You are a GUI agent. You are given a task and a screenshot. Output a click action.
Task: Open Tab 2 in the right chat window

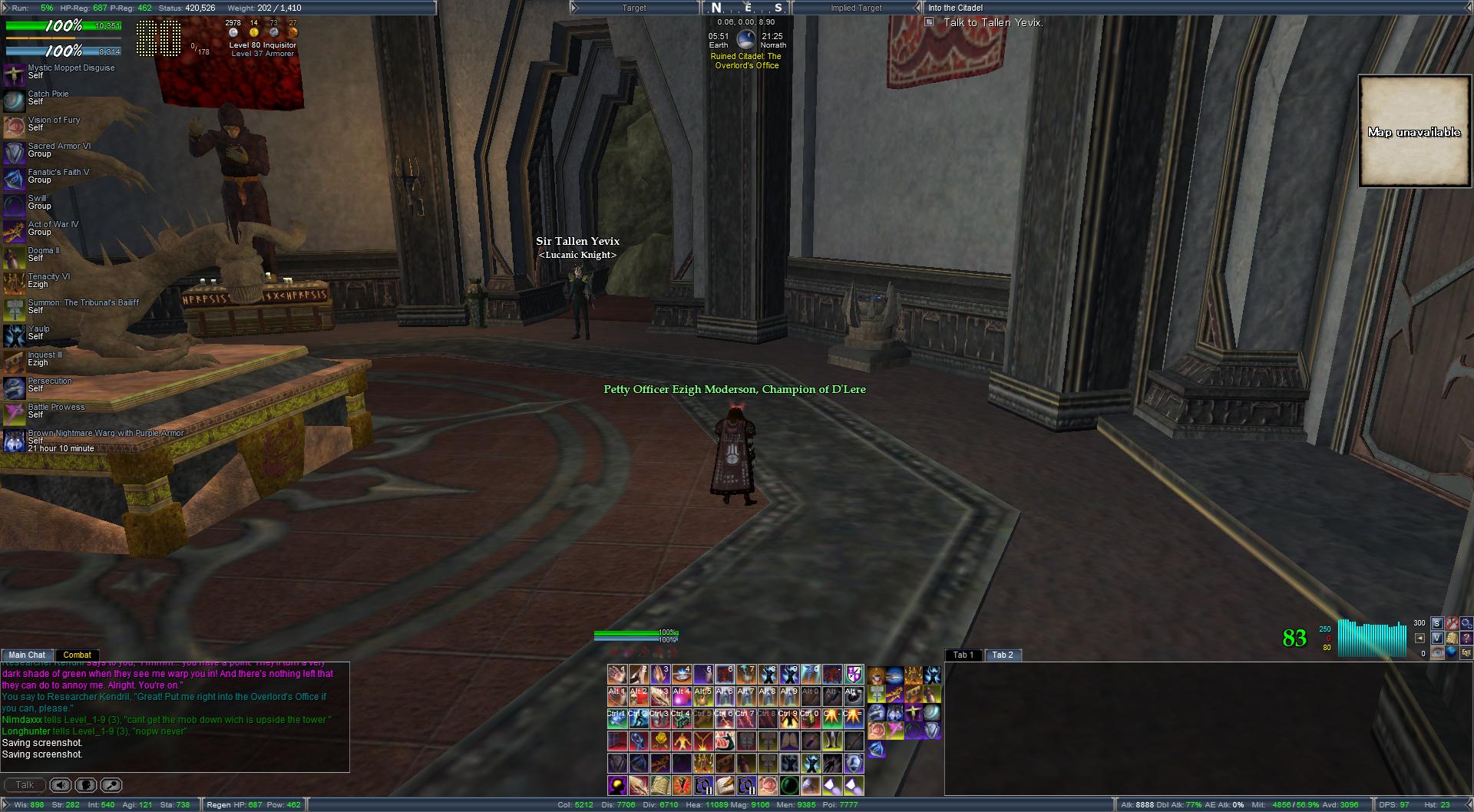1003,655
